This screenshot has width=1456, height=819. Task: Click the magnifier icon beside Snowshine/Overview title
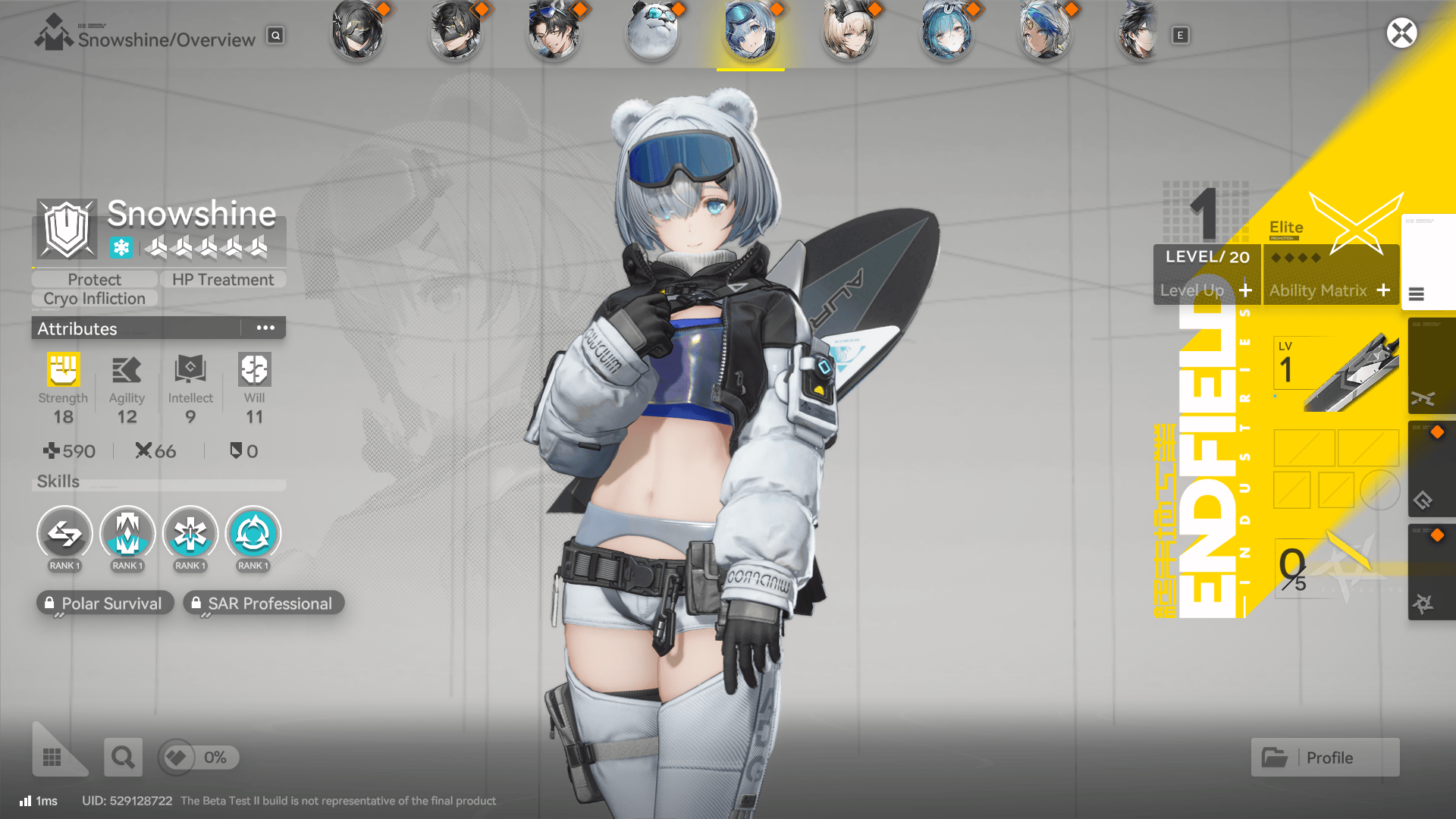275,35
